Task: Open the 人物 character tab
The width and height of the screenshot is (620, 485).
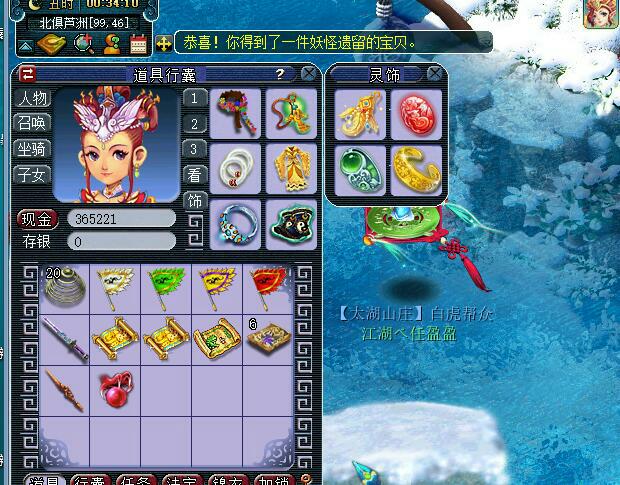Action: pos(33,99)
